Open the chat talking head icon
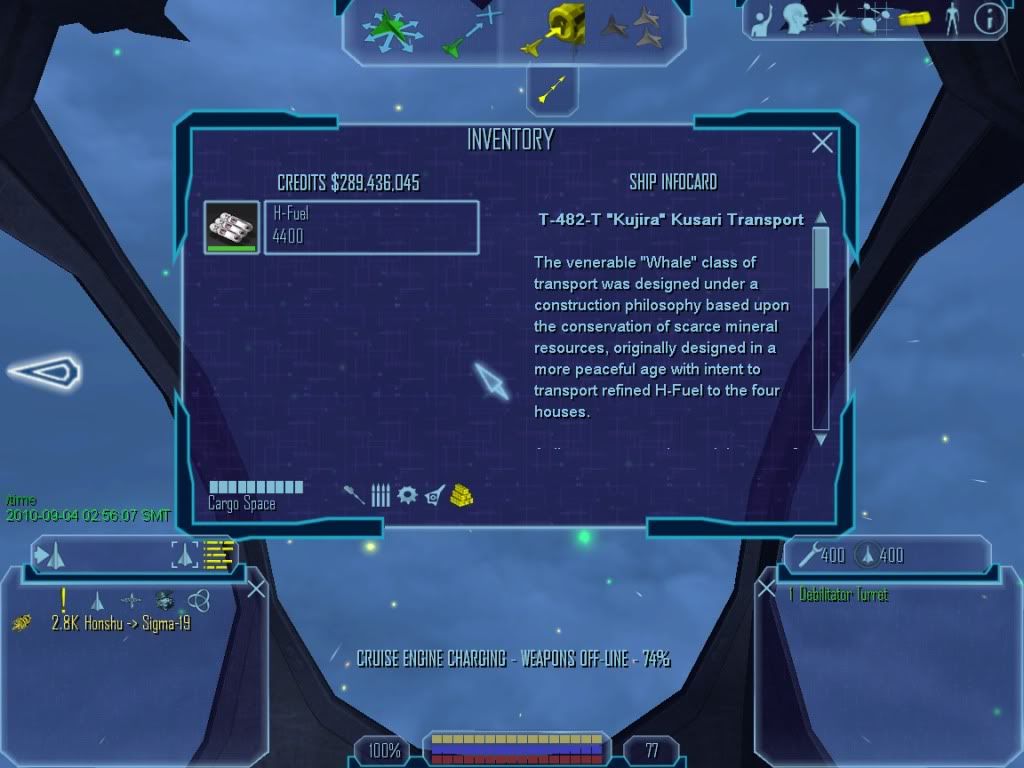 795,18
